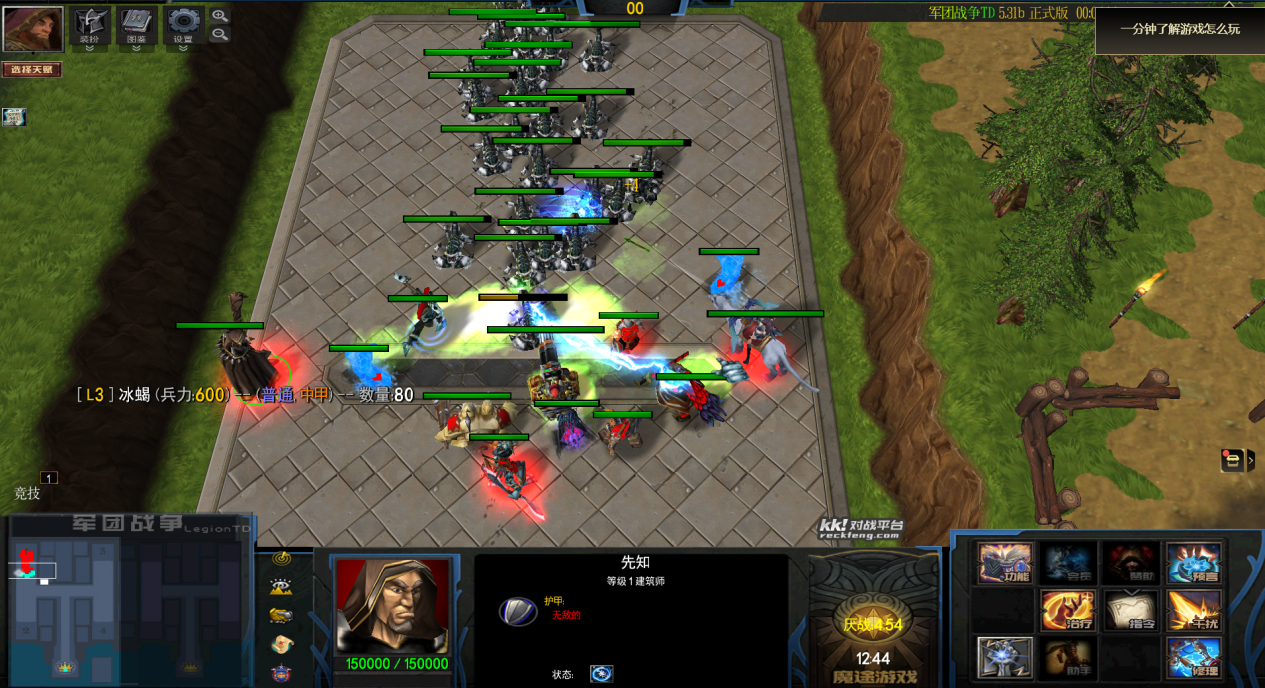Open the 设置 settings gear
1265x688 pixels.
click(x=184, y=25)
